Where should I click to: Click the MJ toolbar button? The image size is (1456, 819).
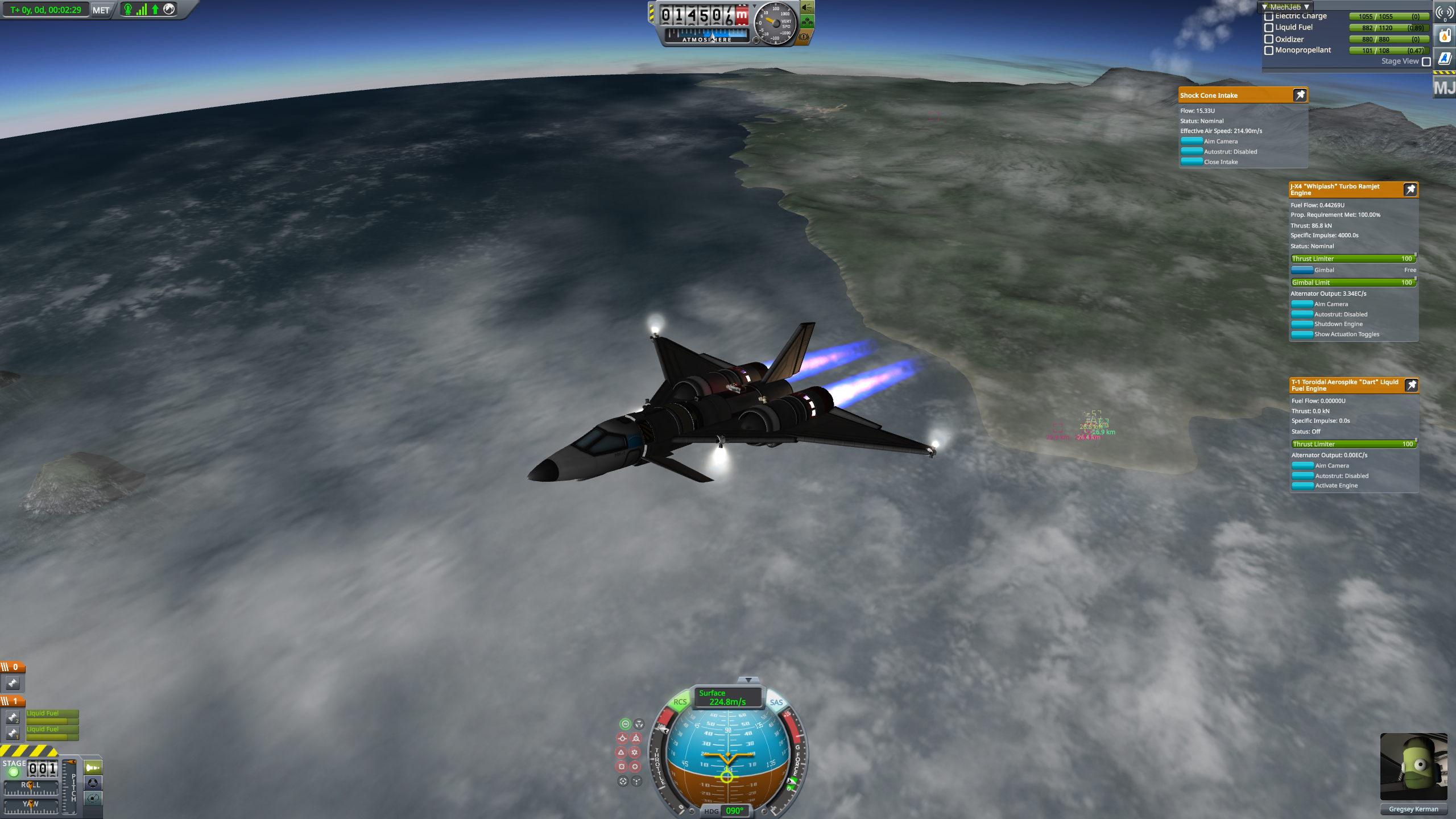pyautogui.click(x=1444, y=88)
